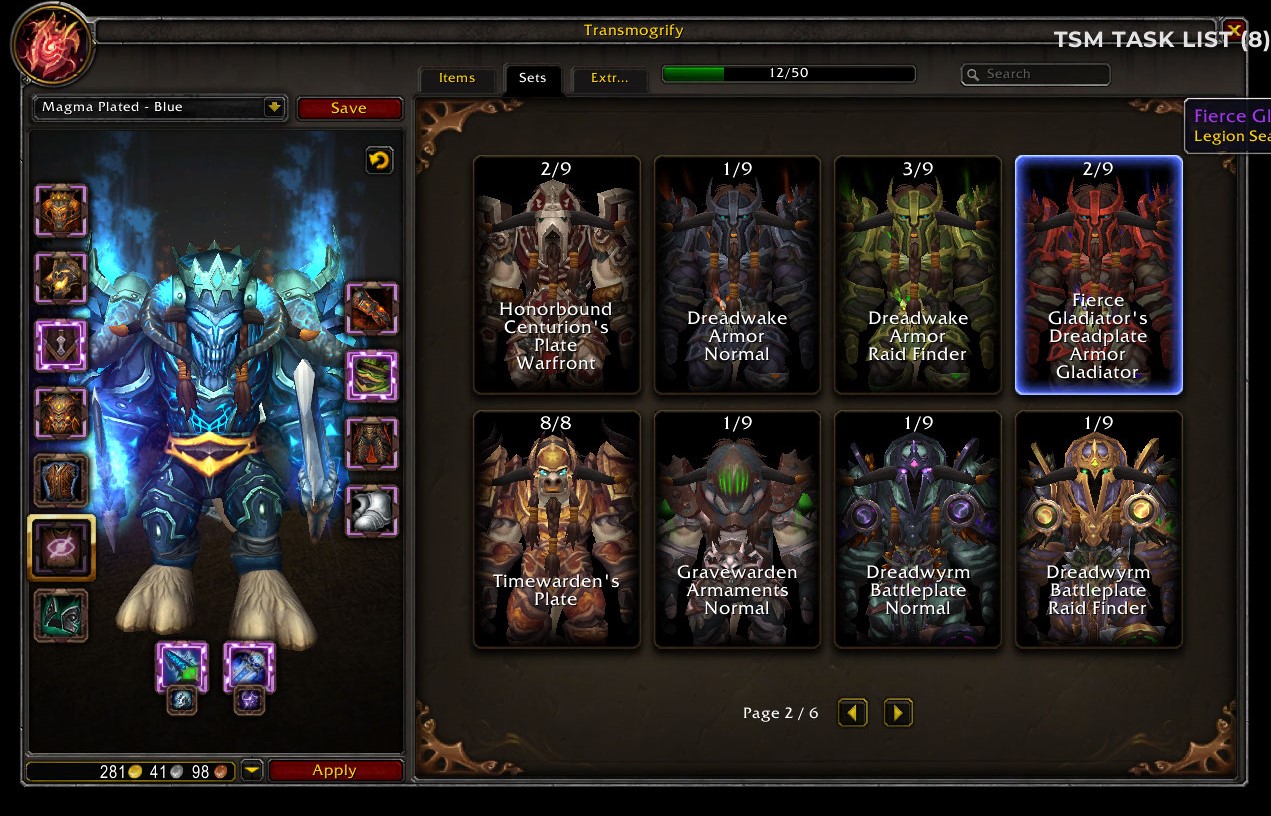Apply the transmogrification changes
Screen dimensions: 1271x816
[x=334, y=770]
